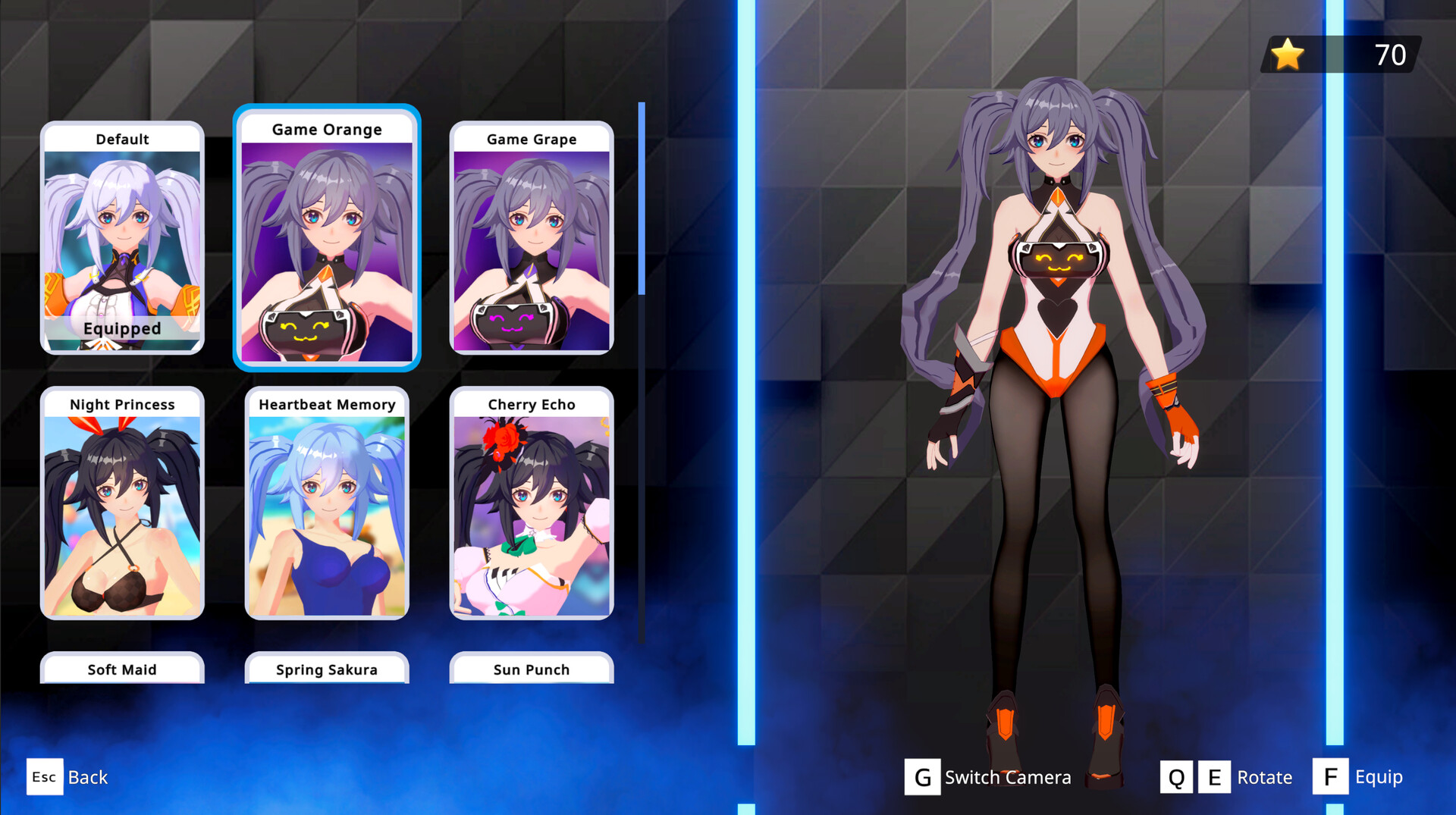Screen dimensions: 1456x815
Task: Click the E rotate key icon
Action: pos(1215,776)
